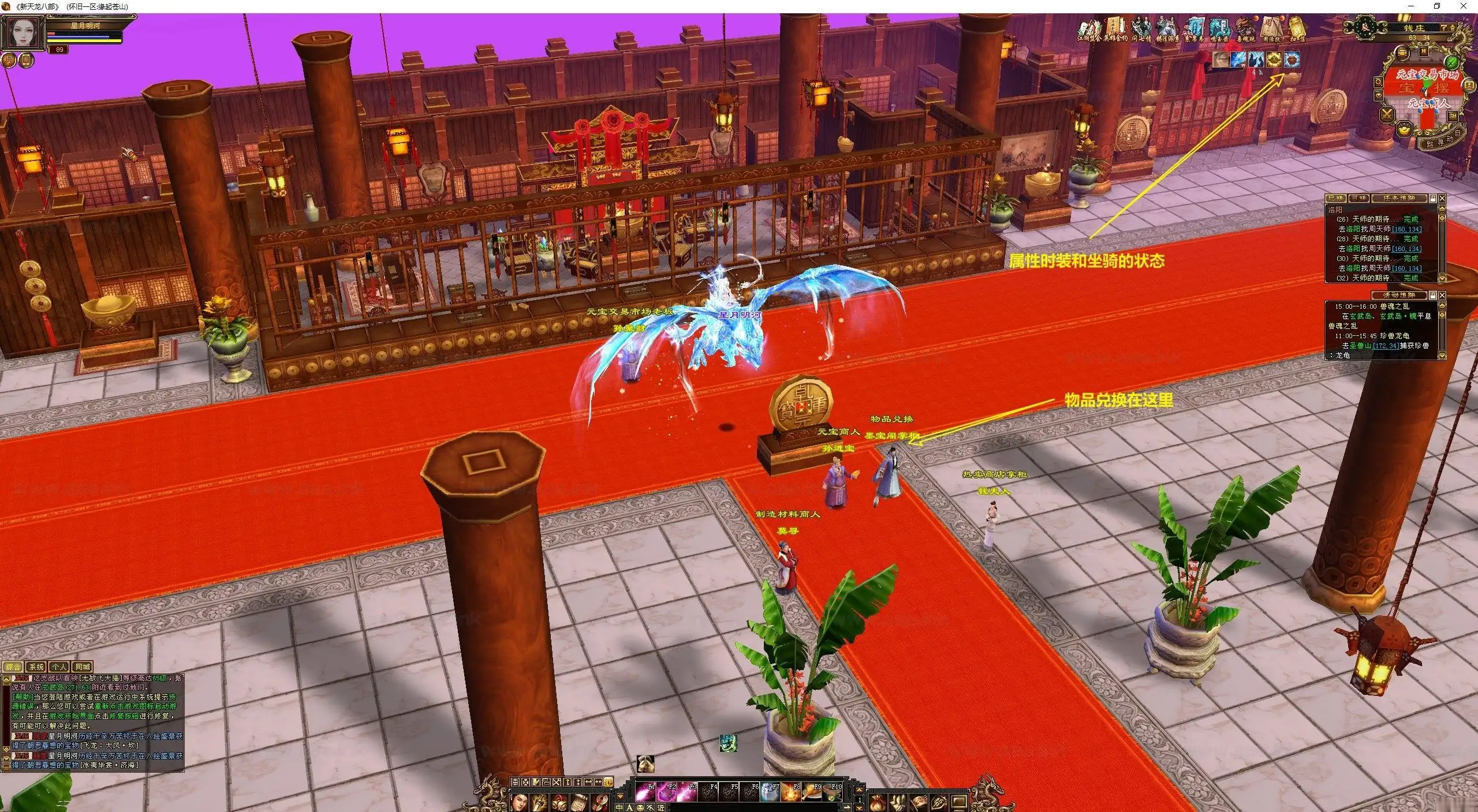
Task: Click the portrait of 星月明河 at top-left
Action: click(x=24, y=32)
